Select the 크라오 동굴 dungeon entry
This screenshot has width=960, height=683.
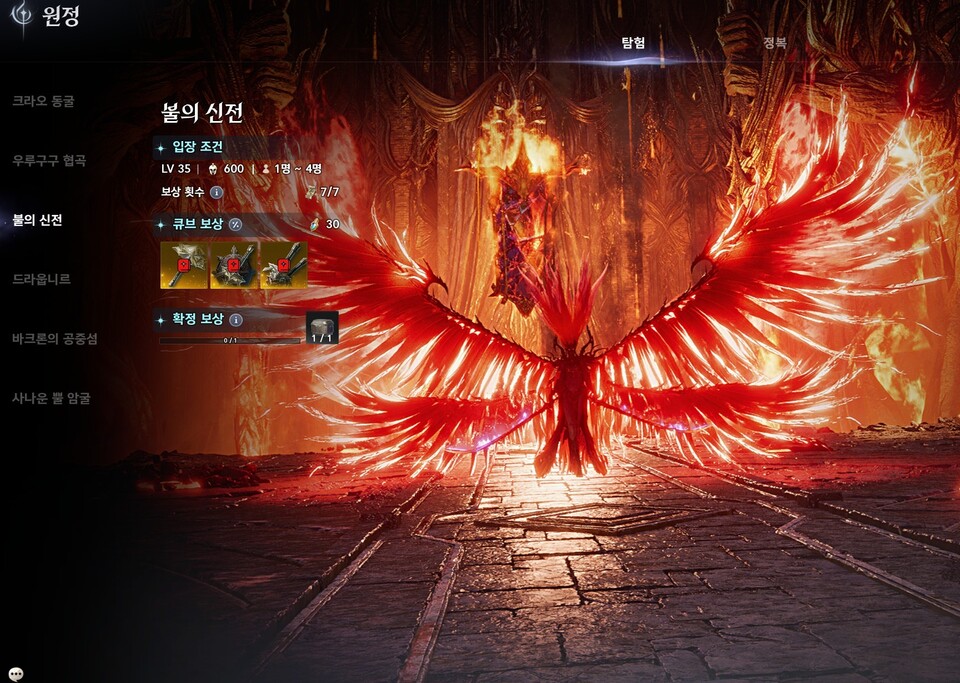tap(43, 101)
